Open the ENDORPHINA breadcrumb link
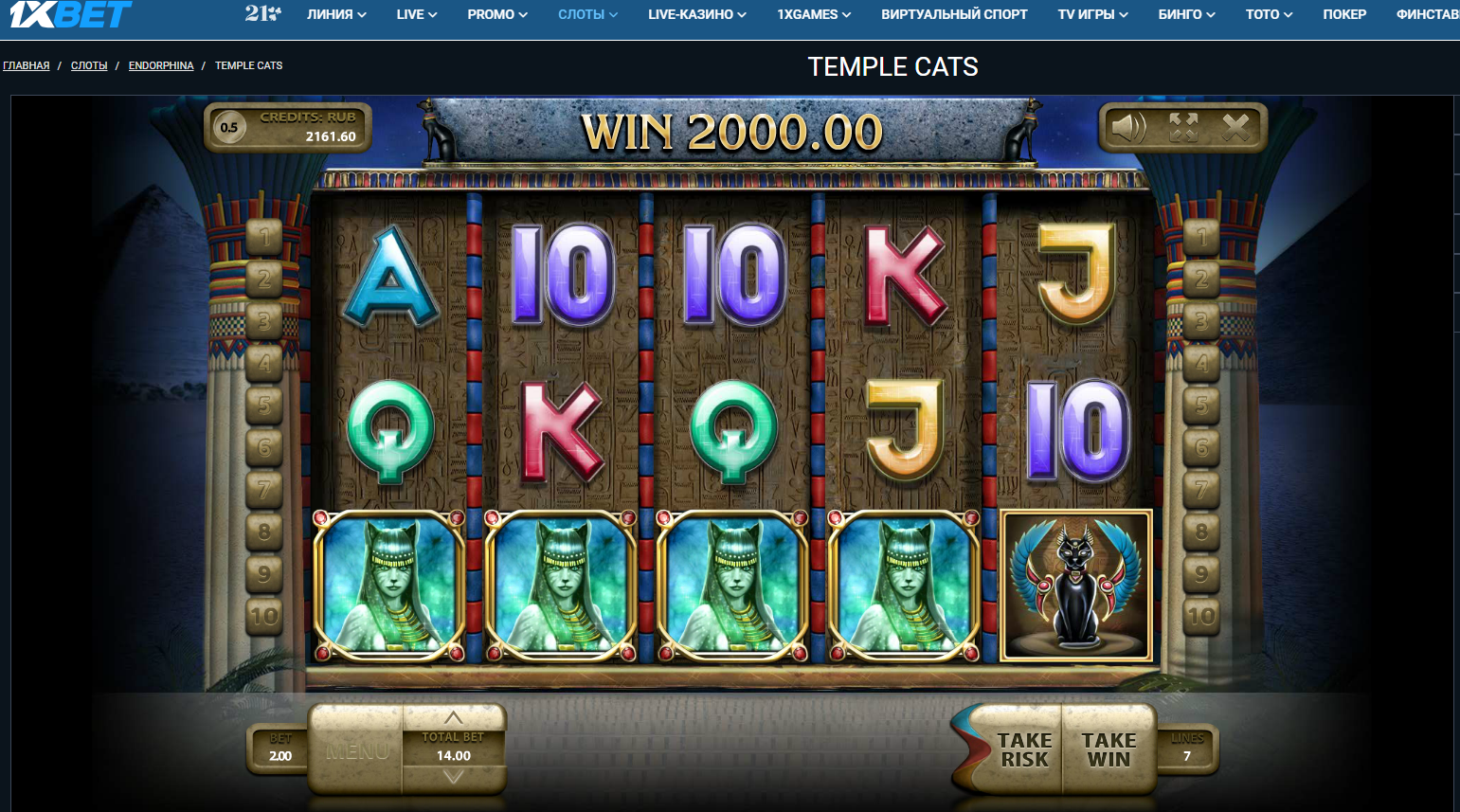 click(161, 65)
